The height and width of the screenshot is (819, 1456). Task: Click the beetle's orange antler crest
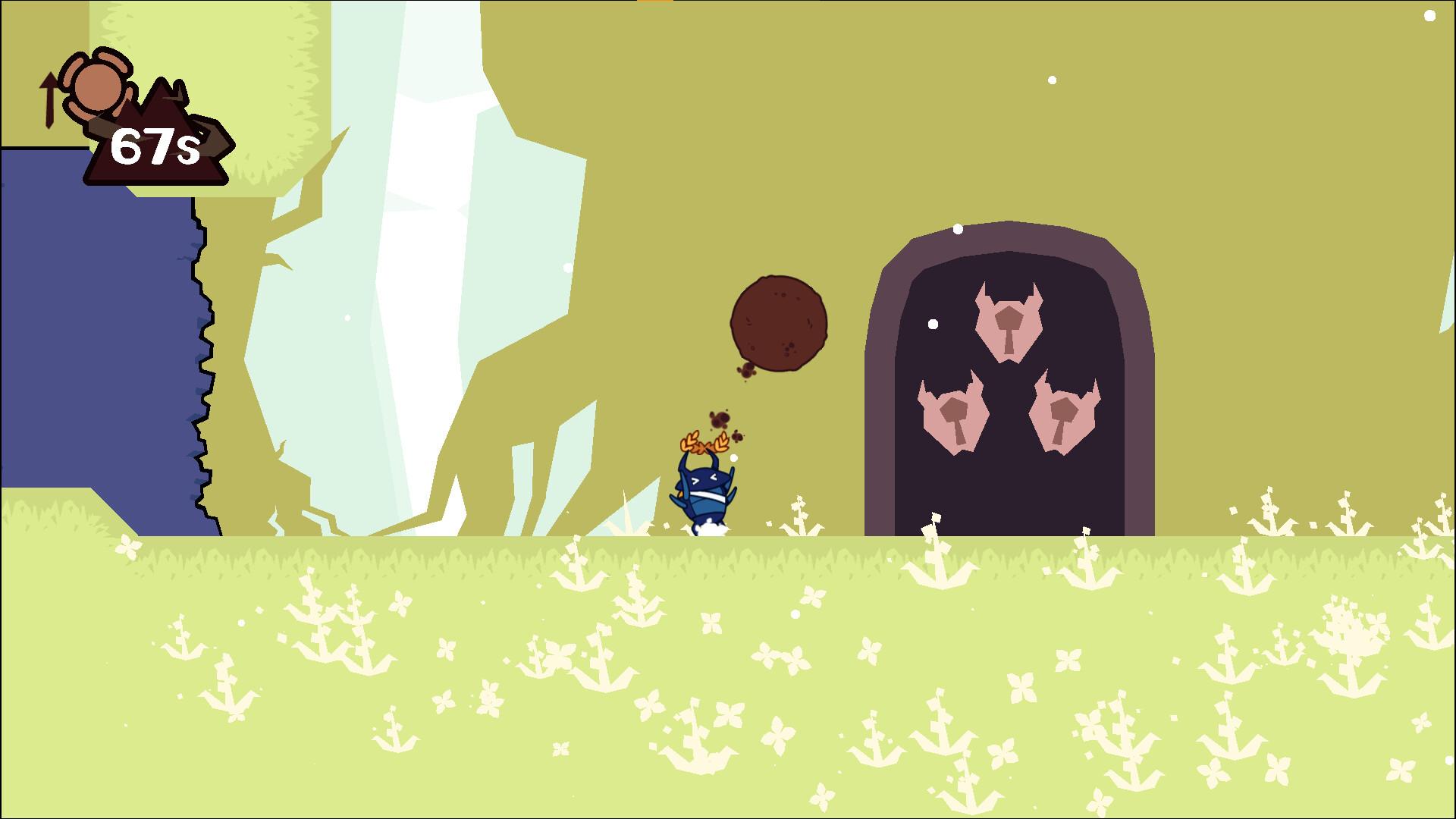pos(705,444)
